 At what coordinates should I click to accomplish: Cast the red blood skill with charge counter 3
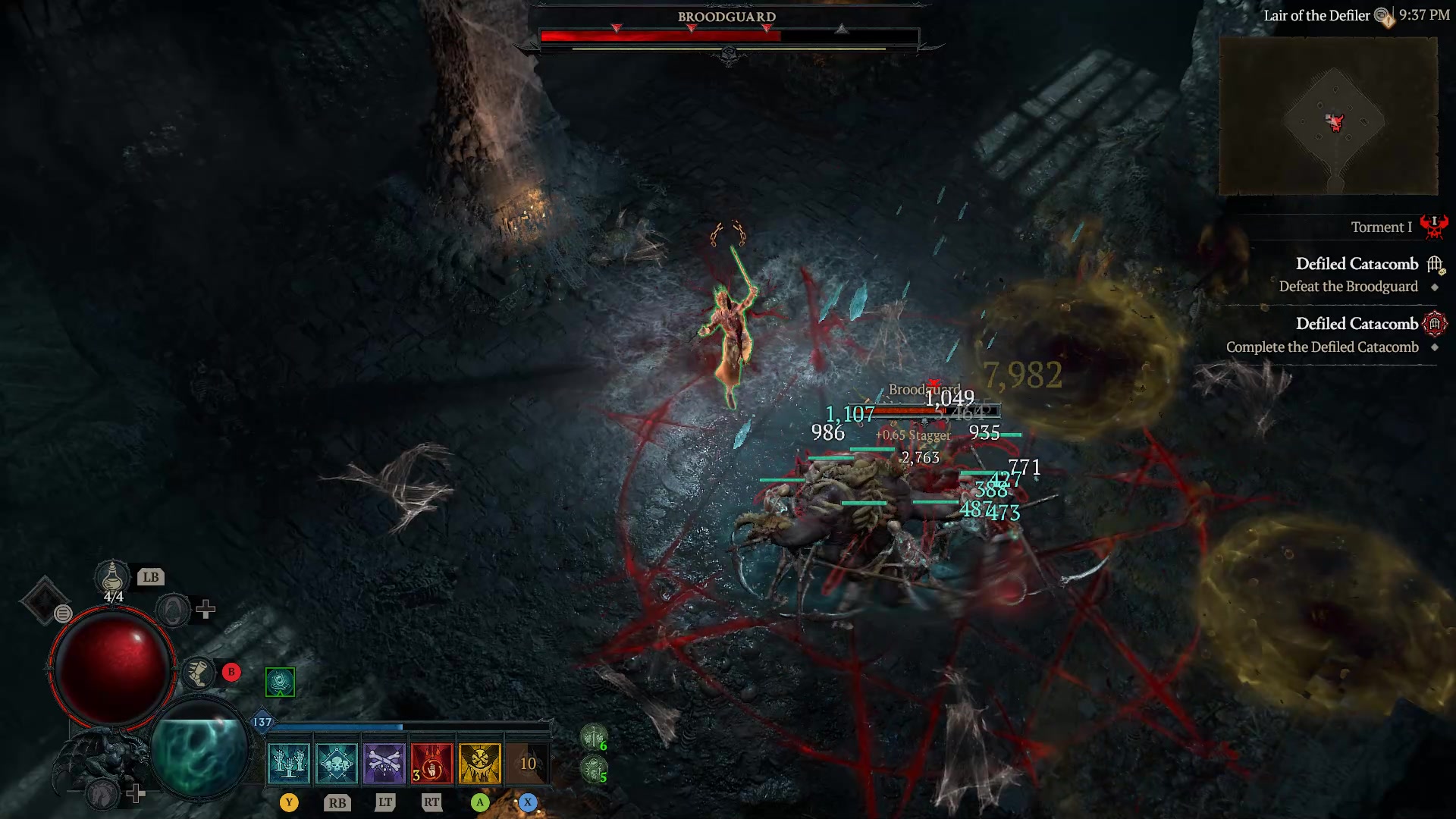[x=431, y=762]
